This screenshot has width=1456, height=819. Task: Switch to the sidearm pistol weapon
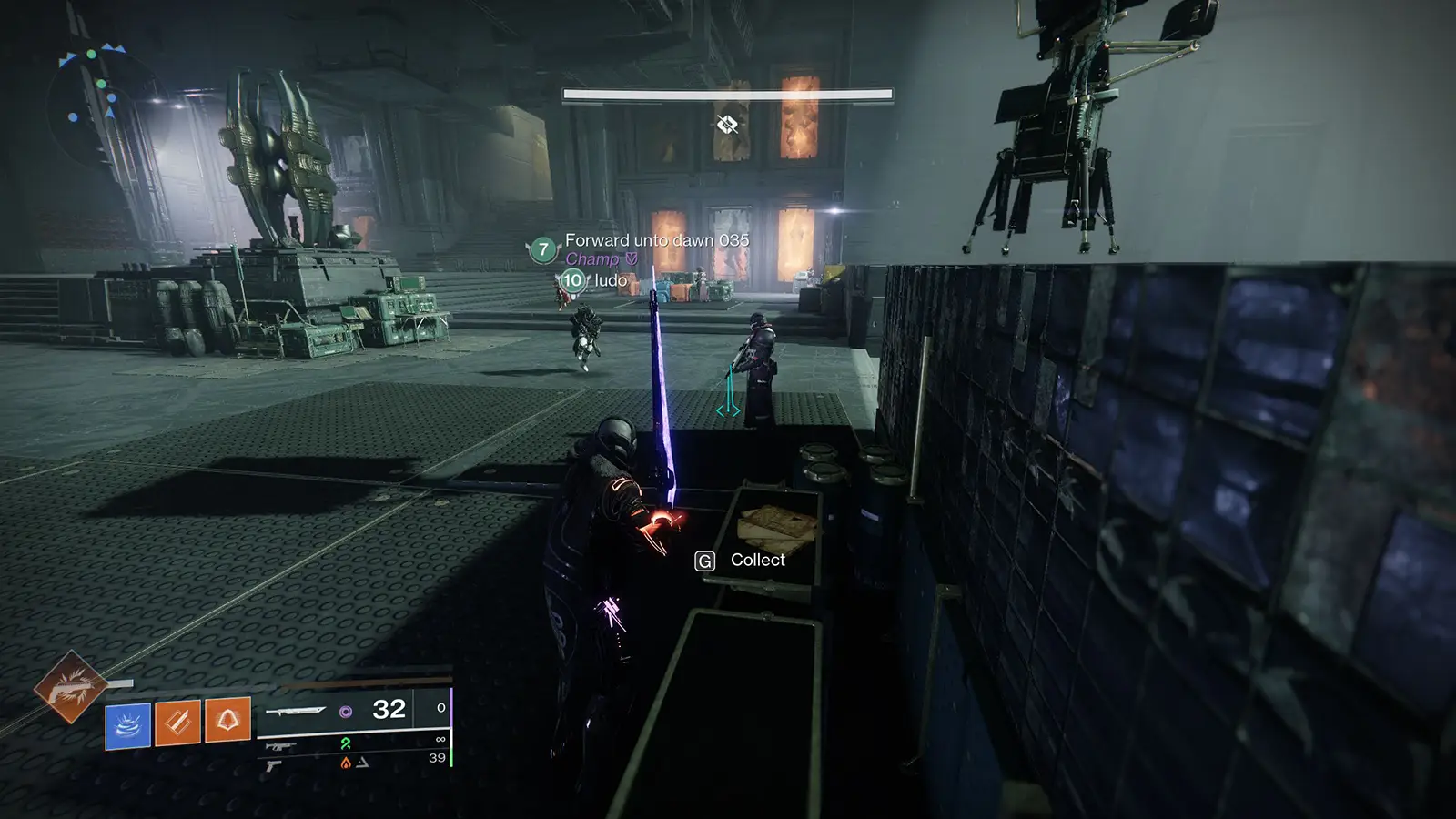click(273, 765)
